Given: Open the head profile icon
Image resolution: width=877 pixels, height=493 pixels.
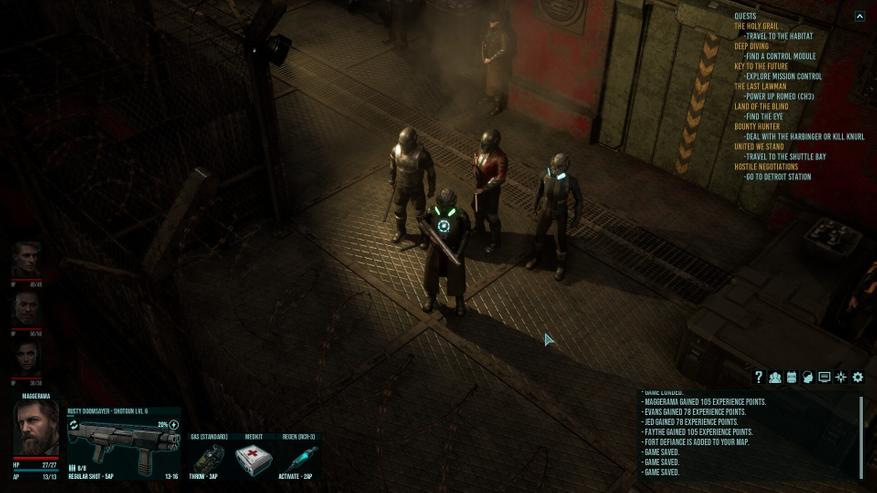Looking at the screenshot, I should [x=808, y=377].
